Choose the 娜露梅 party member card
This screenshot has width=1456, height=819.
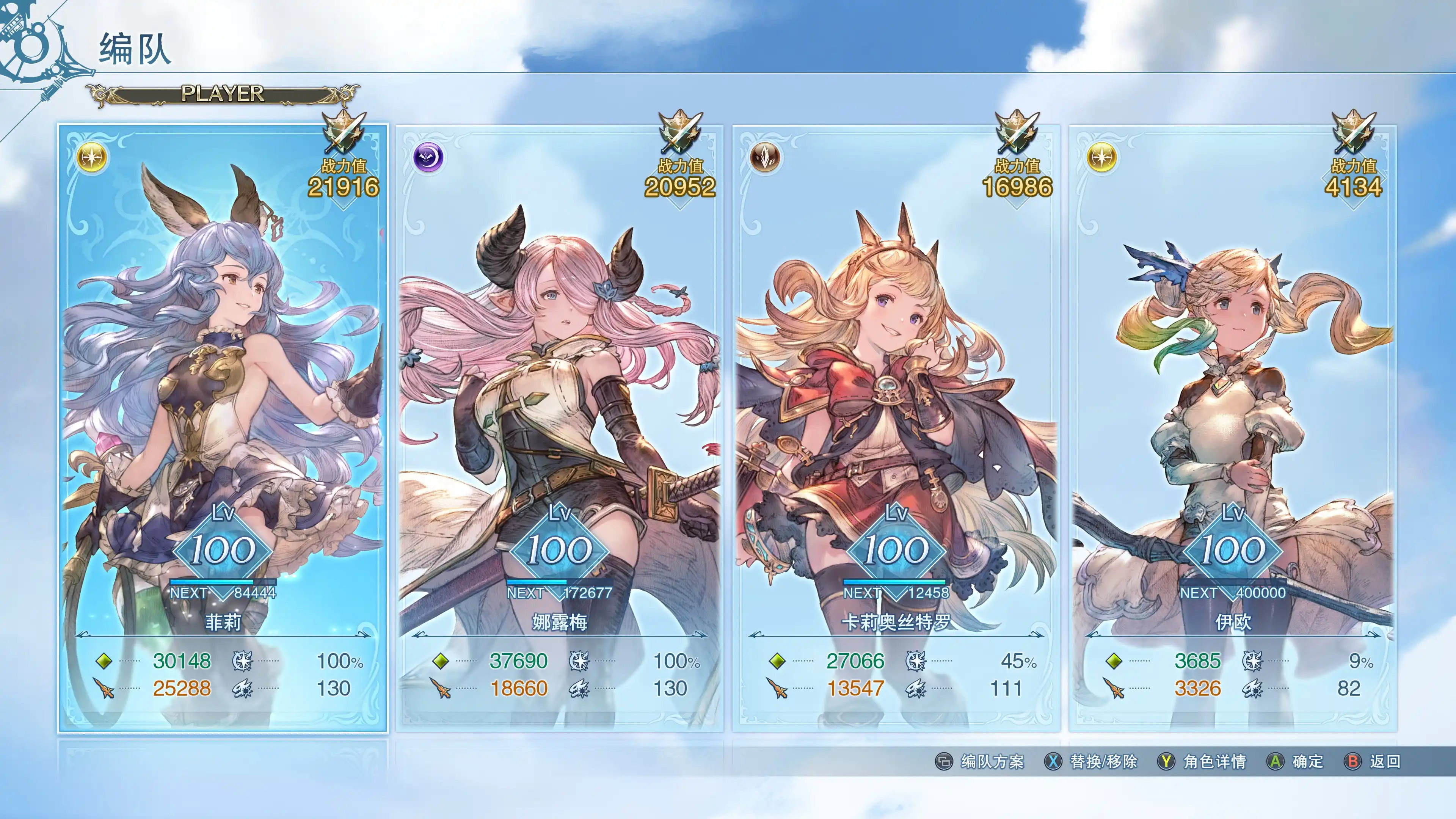click(x=559, y=428)
